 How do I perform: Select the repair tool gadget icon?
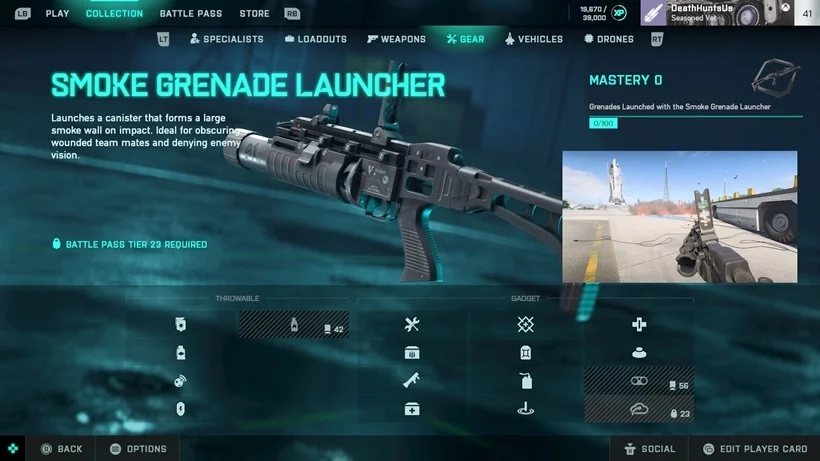coord(412,324)
